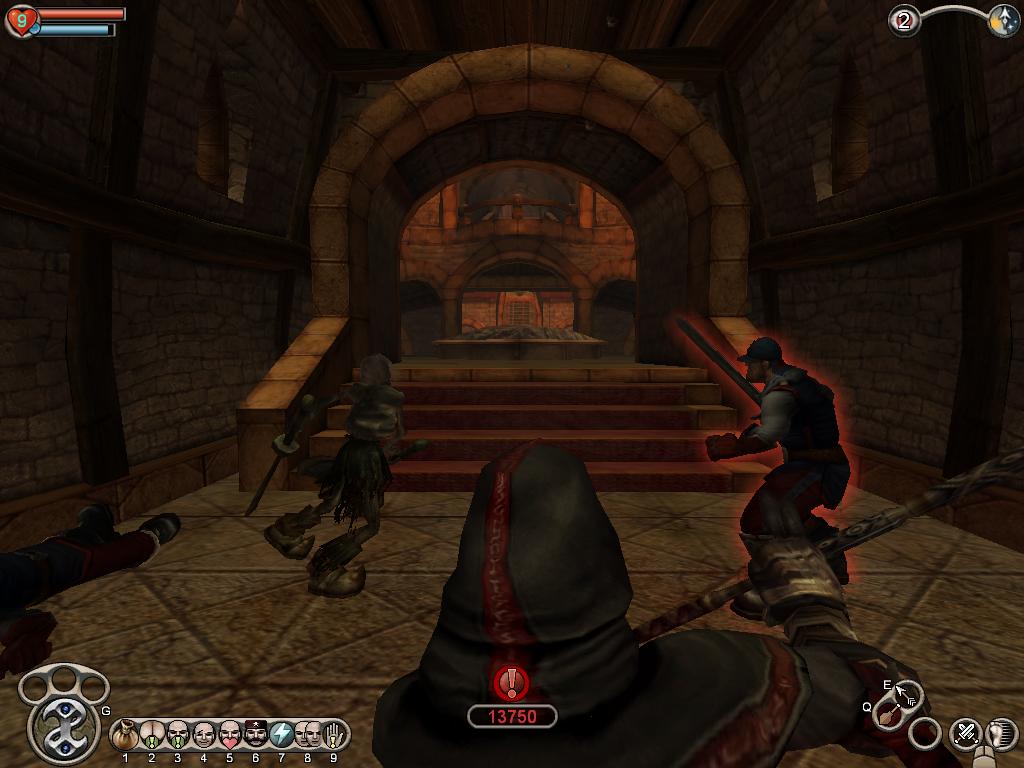Select the two-faces icon in slot 8
This screenshot has height=768, width=1024.
[x=308, y=735]
